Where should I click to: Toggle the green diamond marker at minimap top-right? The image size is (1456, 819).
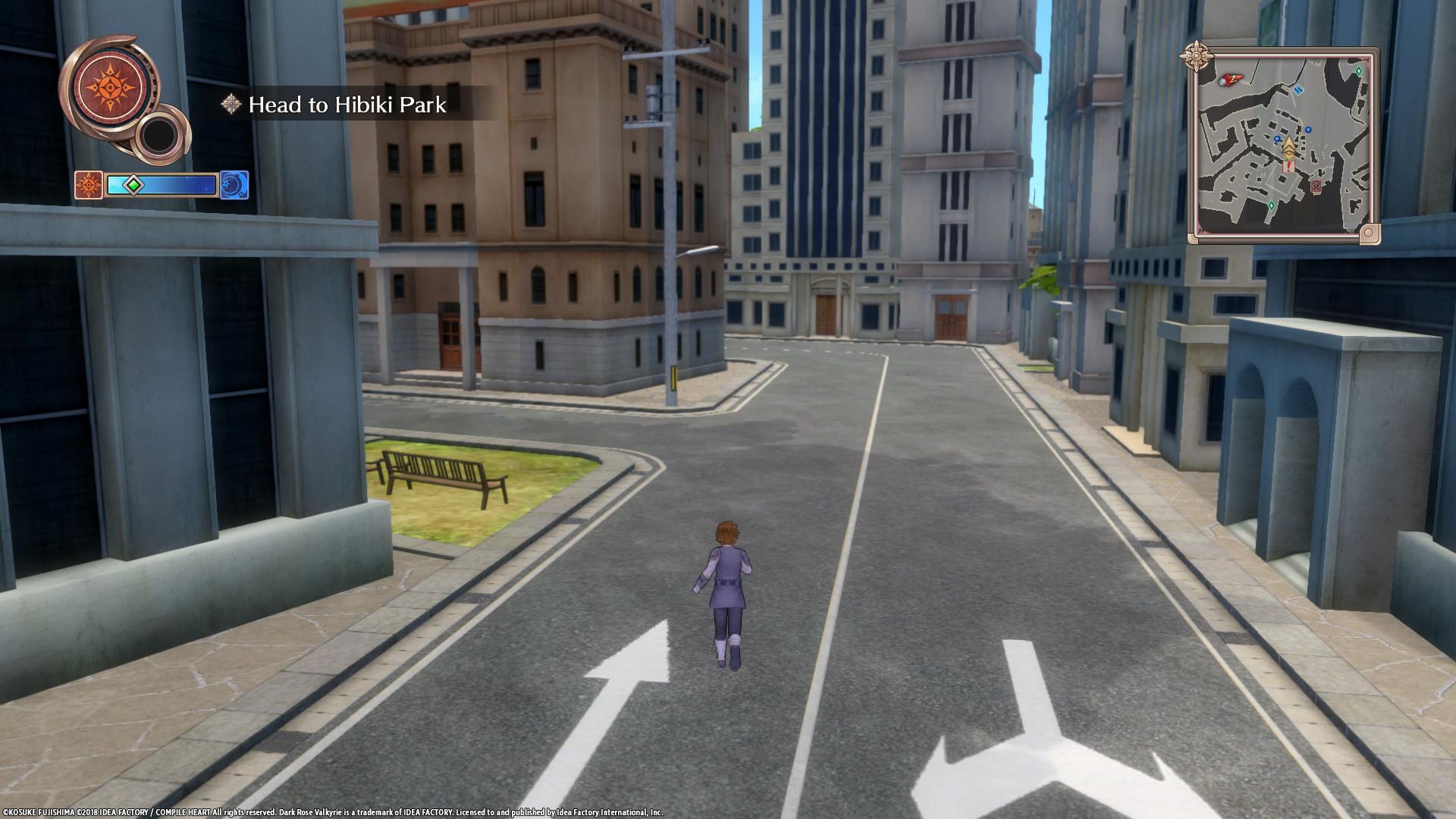1358,70
